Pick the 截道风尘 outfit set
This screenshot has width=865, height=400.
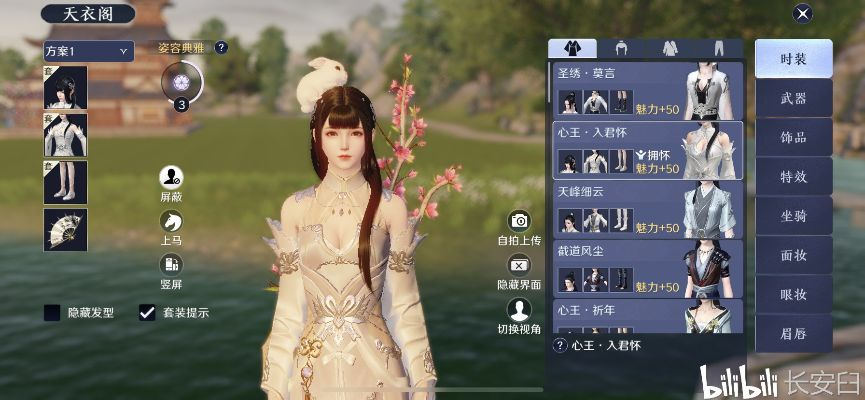point(645,267)
